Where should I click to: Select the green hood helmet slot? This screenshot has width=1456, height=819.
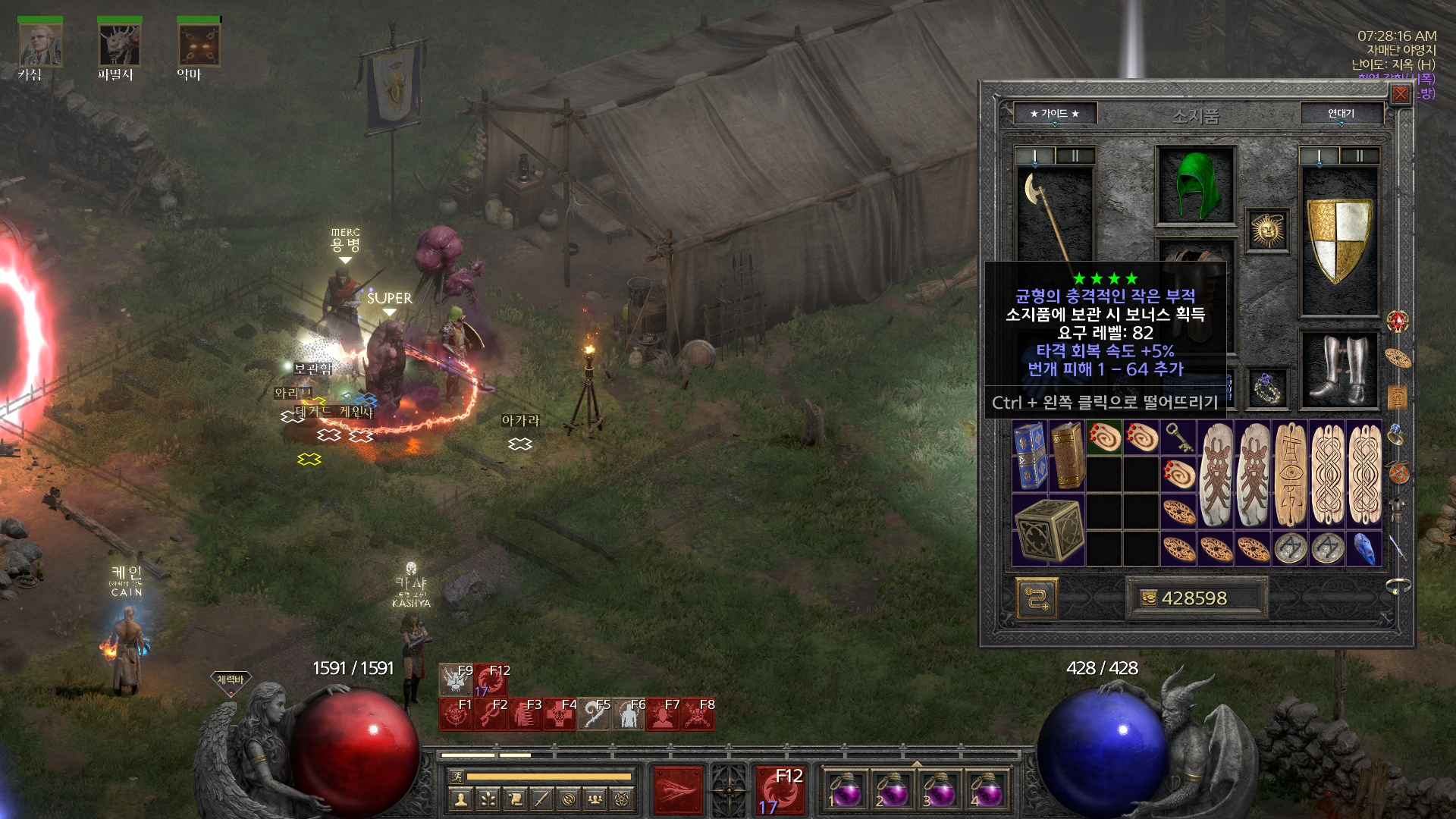(1195, 186)
